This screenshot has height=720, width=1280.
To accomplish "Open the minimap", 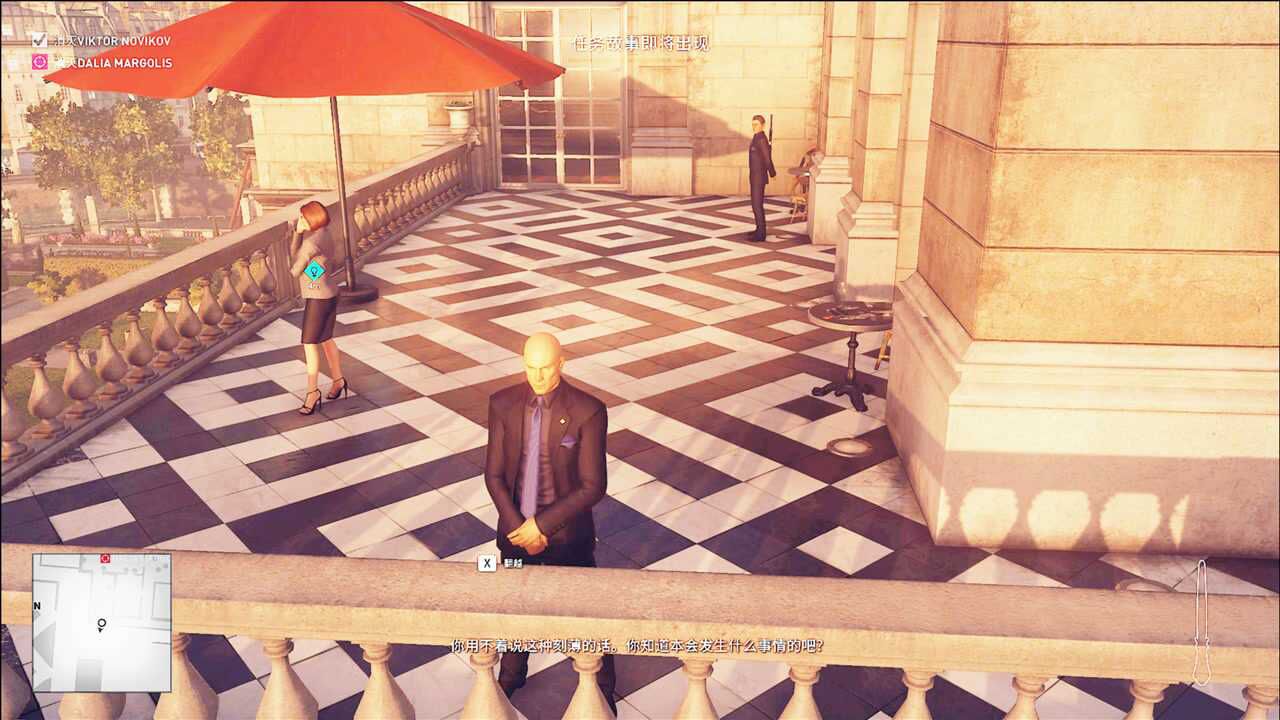I will [101, 622].
